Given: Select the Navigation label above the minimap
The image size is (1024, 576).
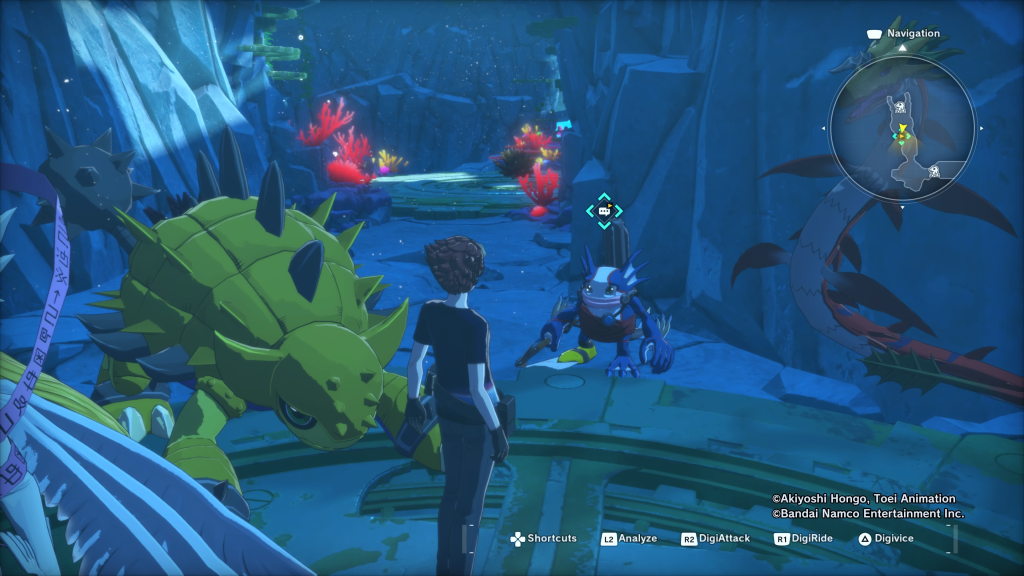Looking at the screenshot, I should (914, 33).
